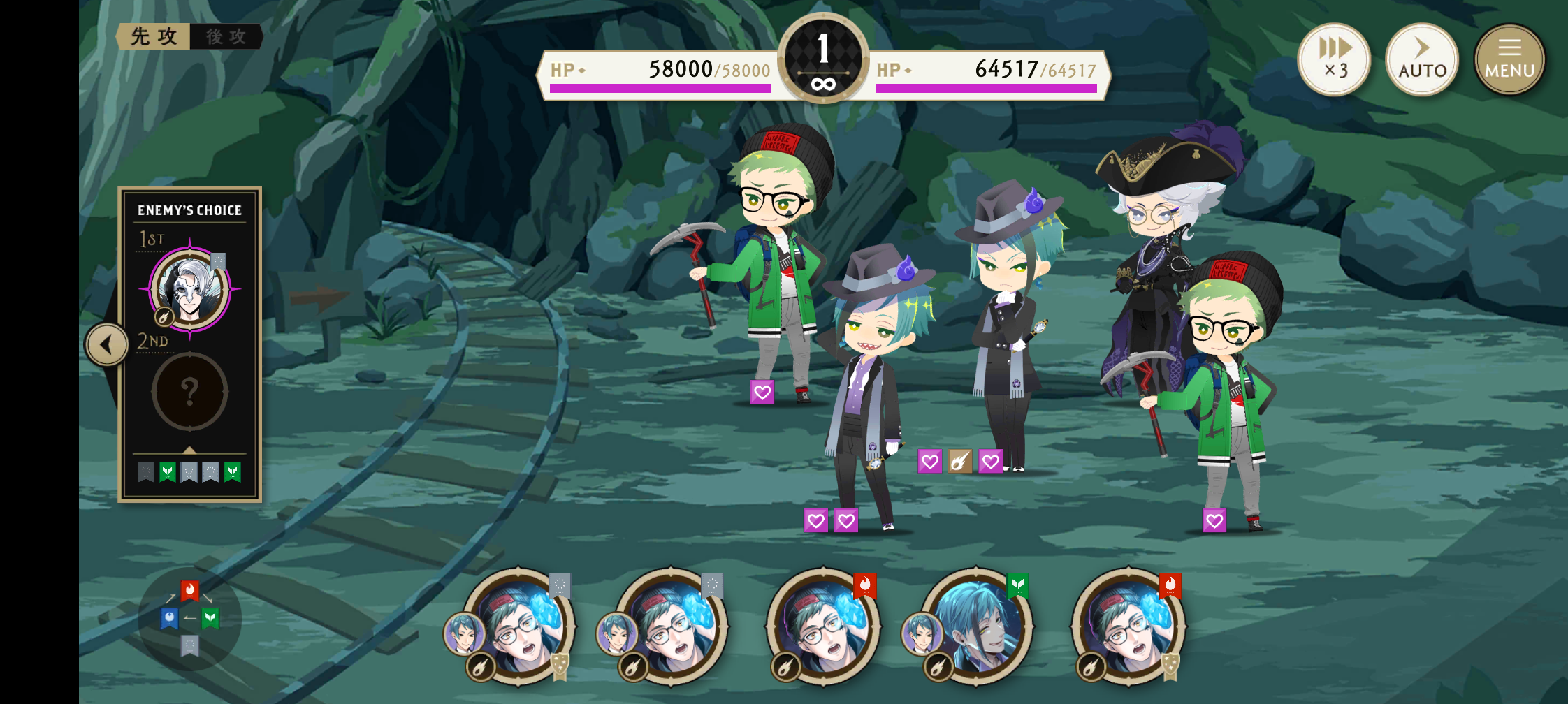1568x704 pixels.
Task: Select the 後攻 second-strike tab
Action: (x=226, y=36)
